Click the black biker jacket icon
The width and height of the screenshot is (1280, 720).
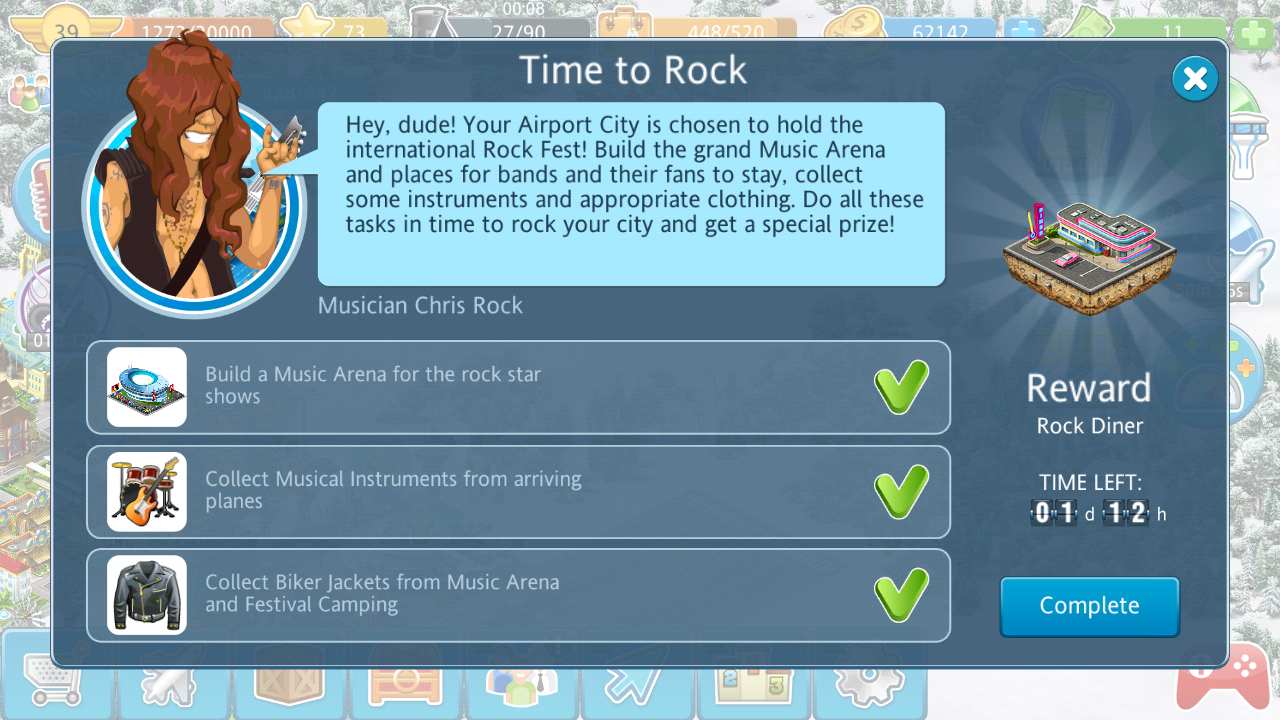click(147, 594)
